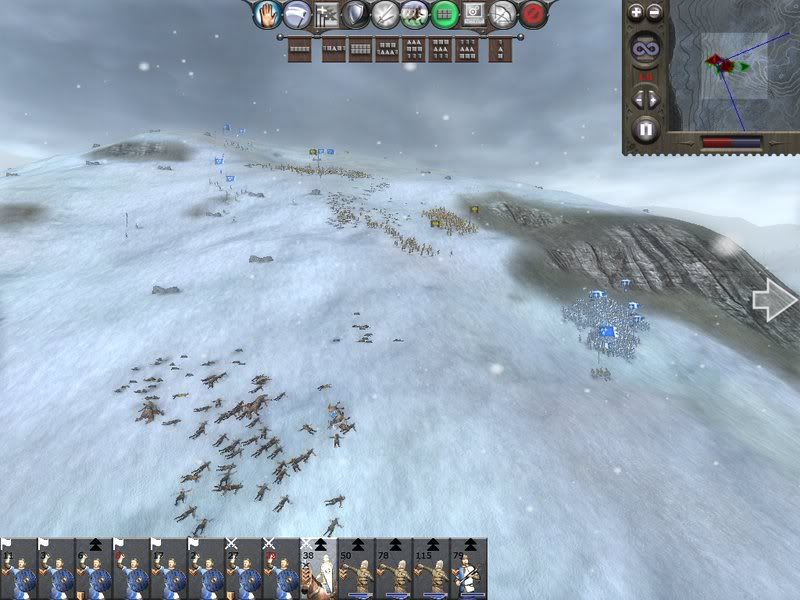The image size is (800, 600).
Task: Decrease game speed with left arrow
Action: tap(638, 98)
